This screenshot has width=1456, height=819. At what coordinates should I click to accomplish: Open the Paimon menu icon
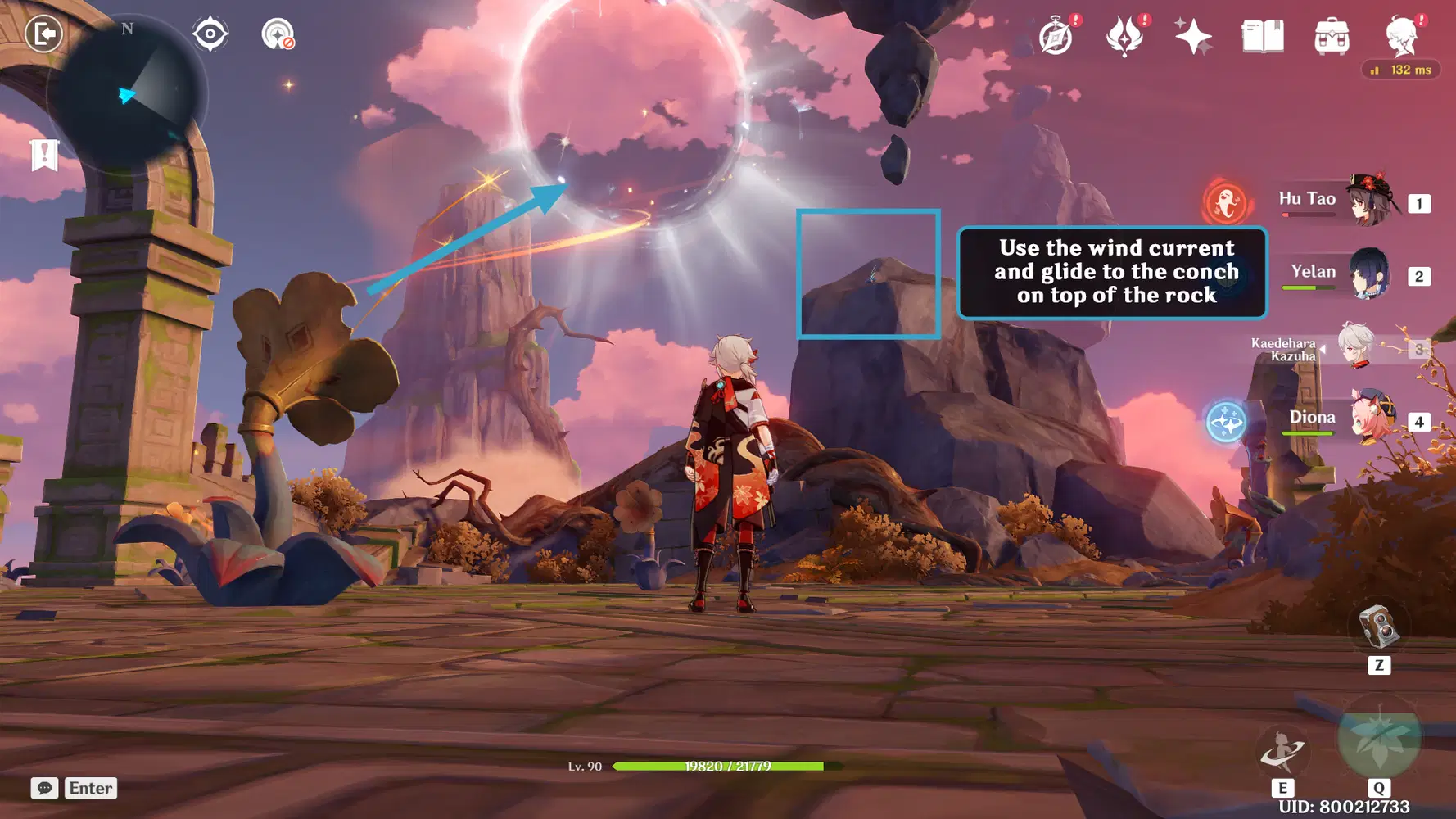click(1401, 35)
